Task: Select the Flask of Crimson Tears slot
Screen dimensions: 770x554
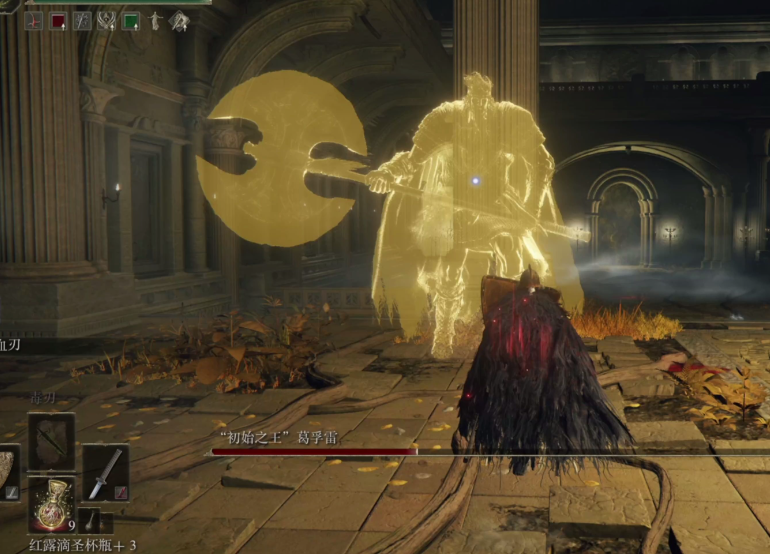Action: coord(49,503)
